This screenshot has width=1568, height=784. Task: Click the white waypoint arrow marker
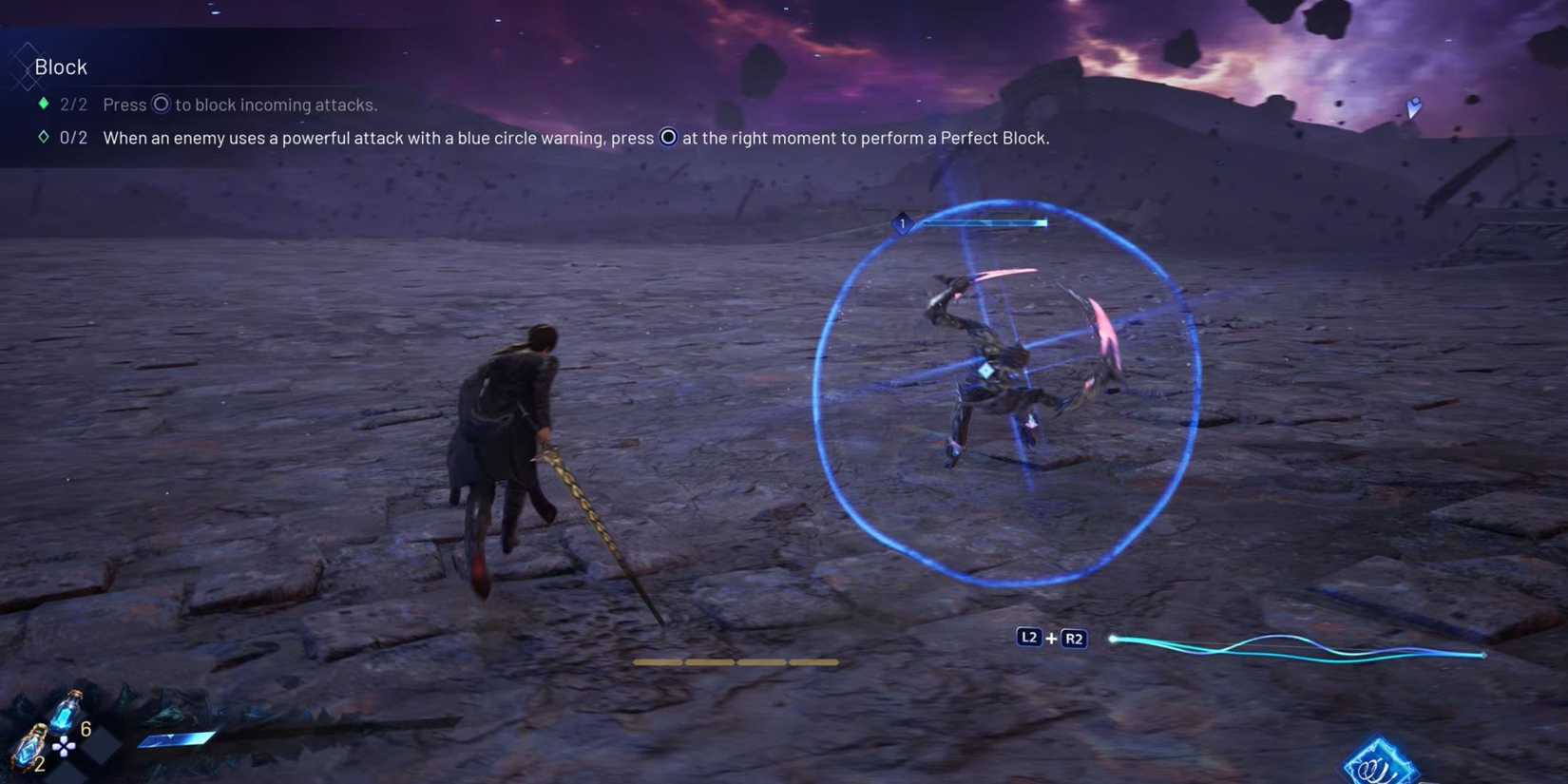[x=1415, y=107]
